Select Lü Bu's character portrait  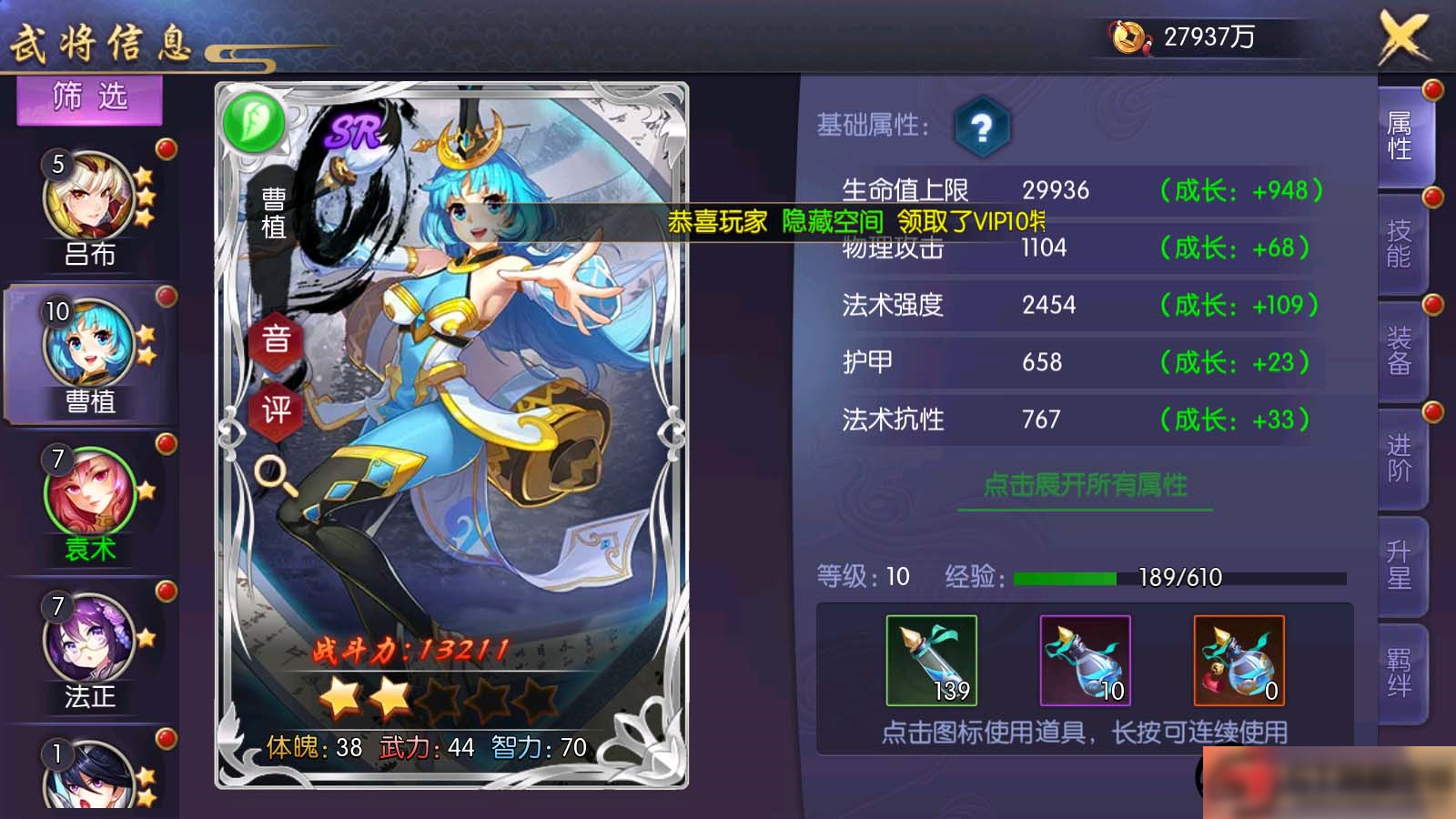coord(88,196)
